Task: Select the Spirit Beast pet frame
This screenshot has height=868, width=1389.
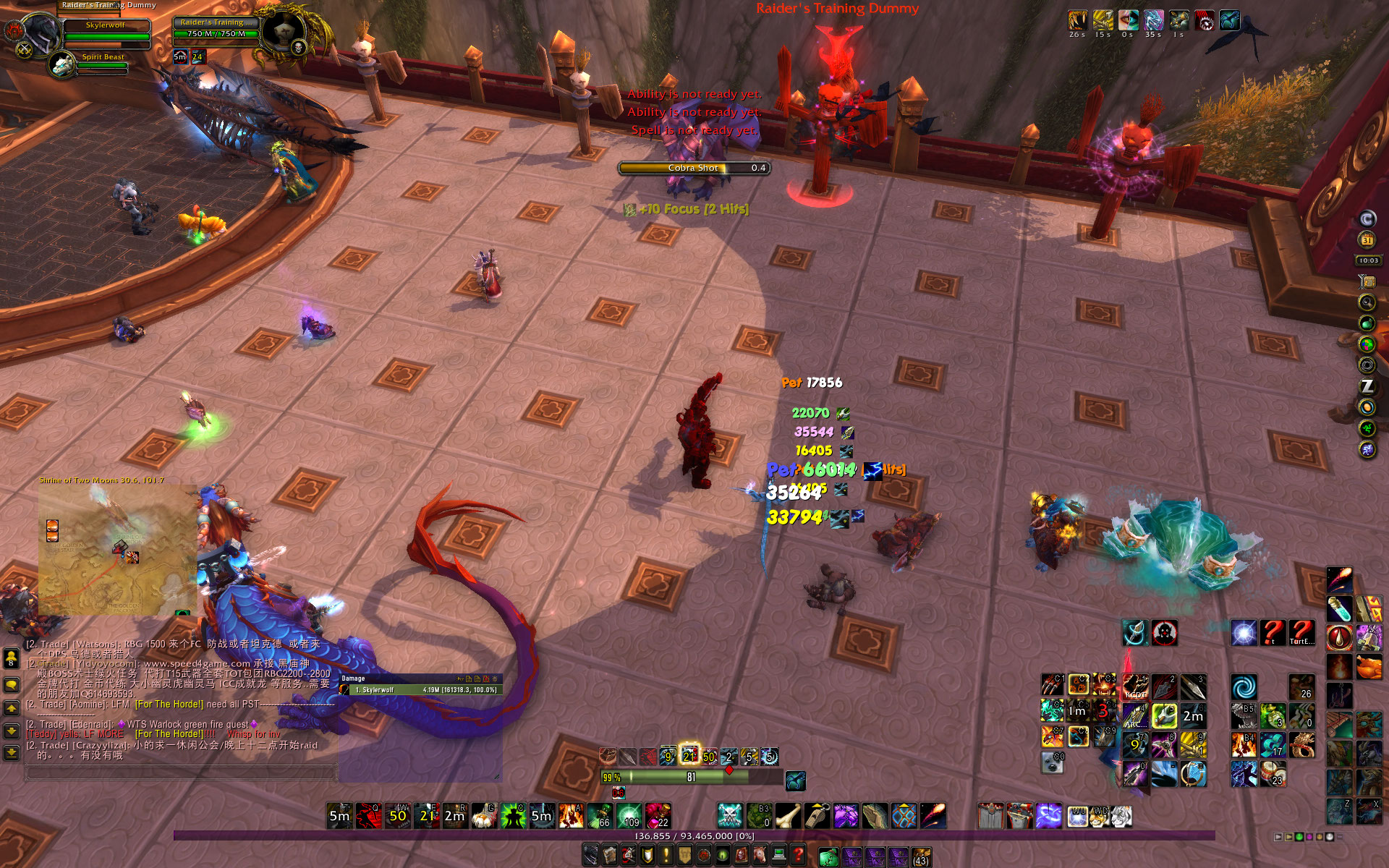Action: point(102,61)
